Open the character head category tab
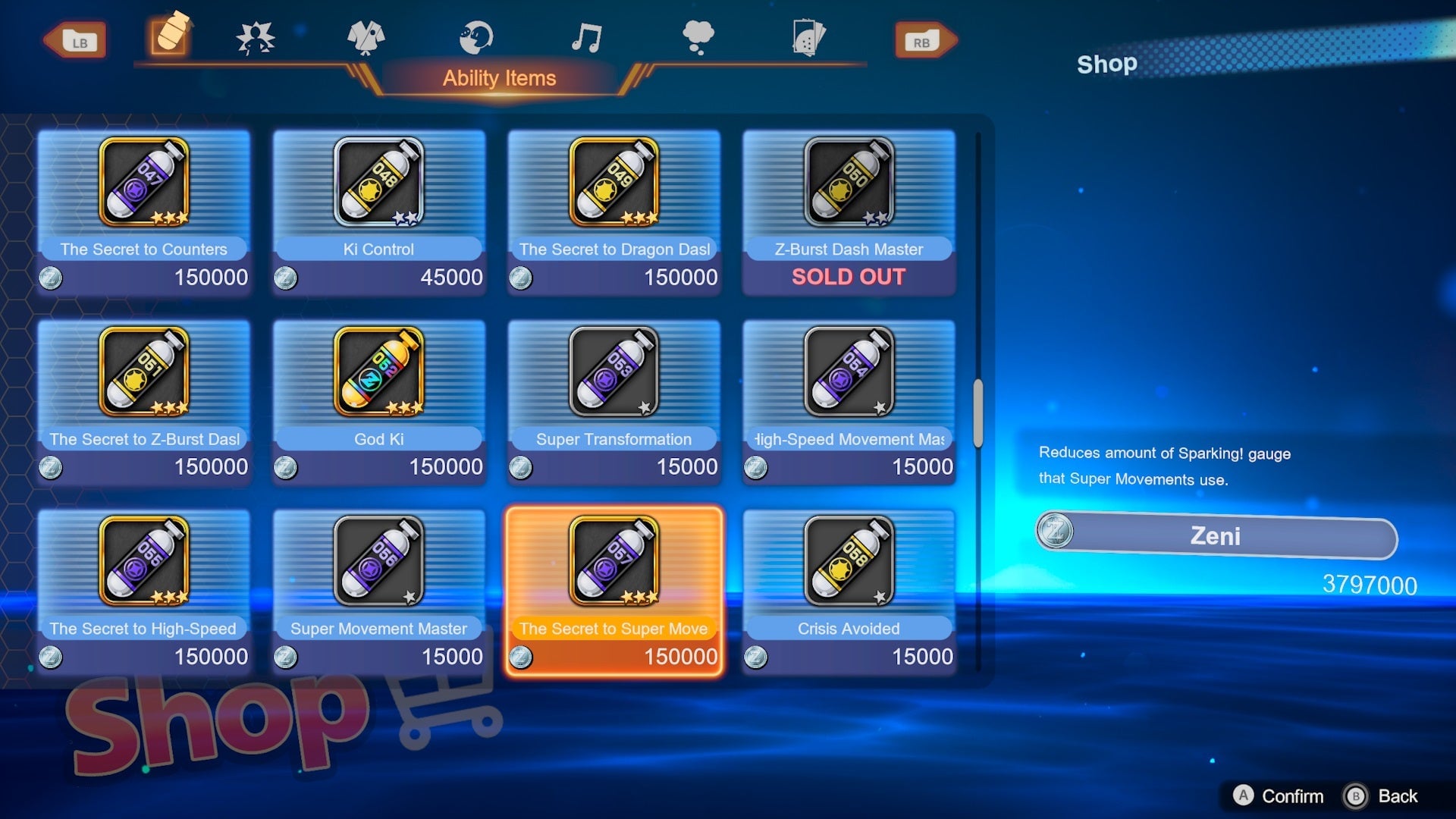The width and height of the screenshot is (1456, 819). 476,38
